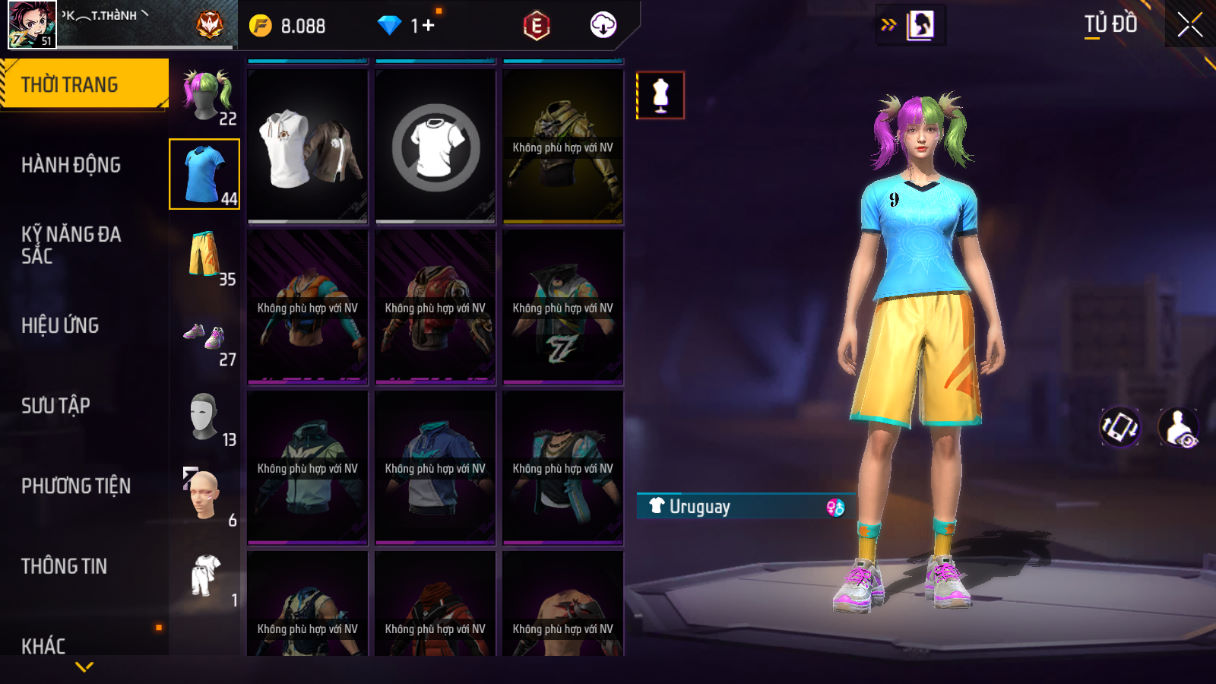Open the white outfit set category

pos(204,576)
